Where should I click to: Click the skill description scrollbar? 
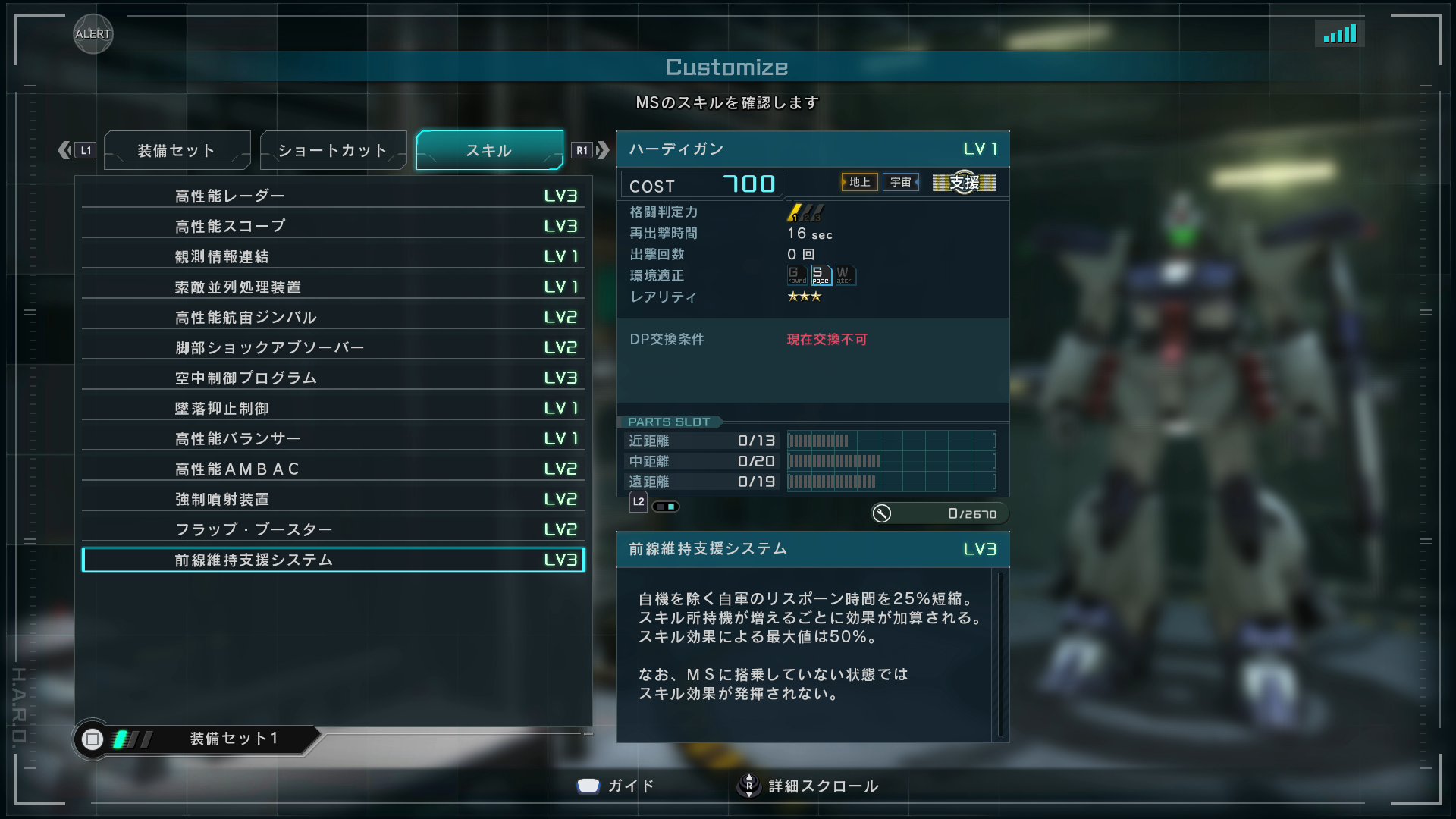point(1000,654)
